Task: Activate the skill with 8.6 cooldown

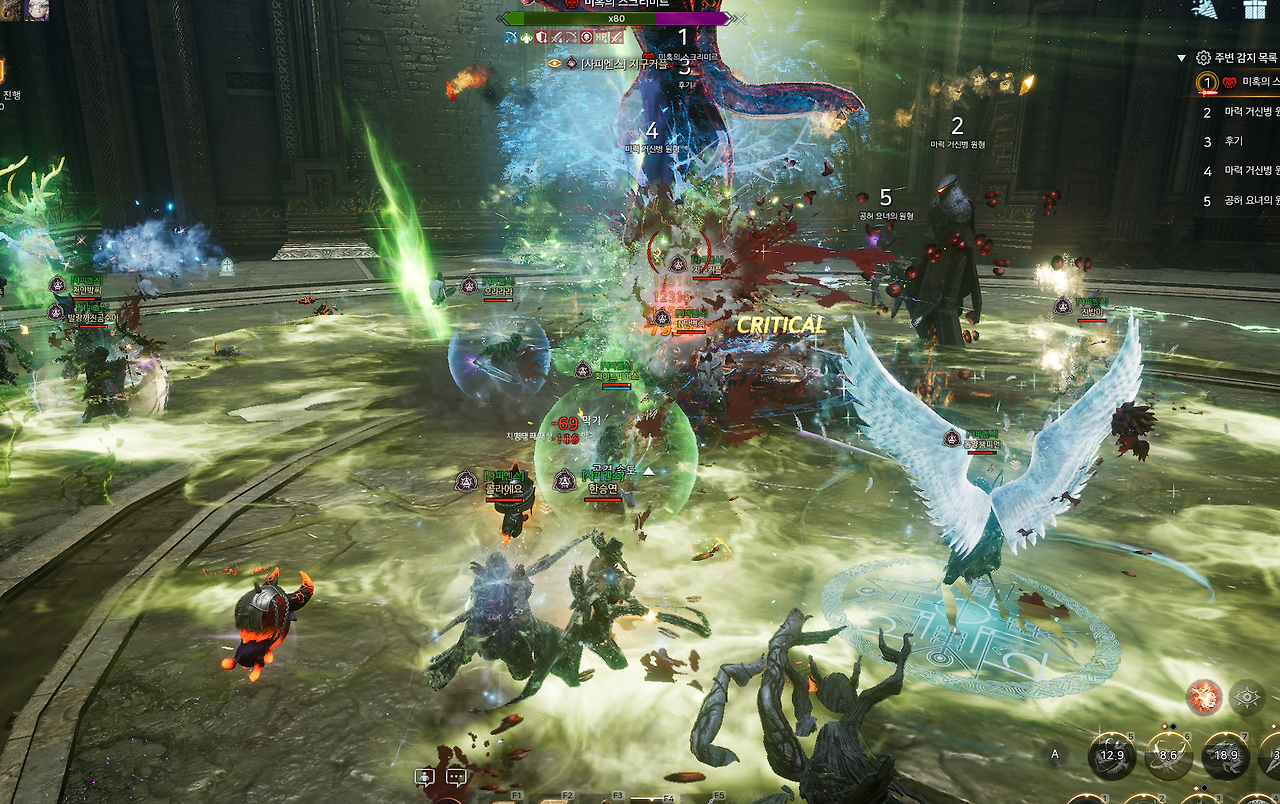Action: click(x=1168, y=755)
